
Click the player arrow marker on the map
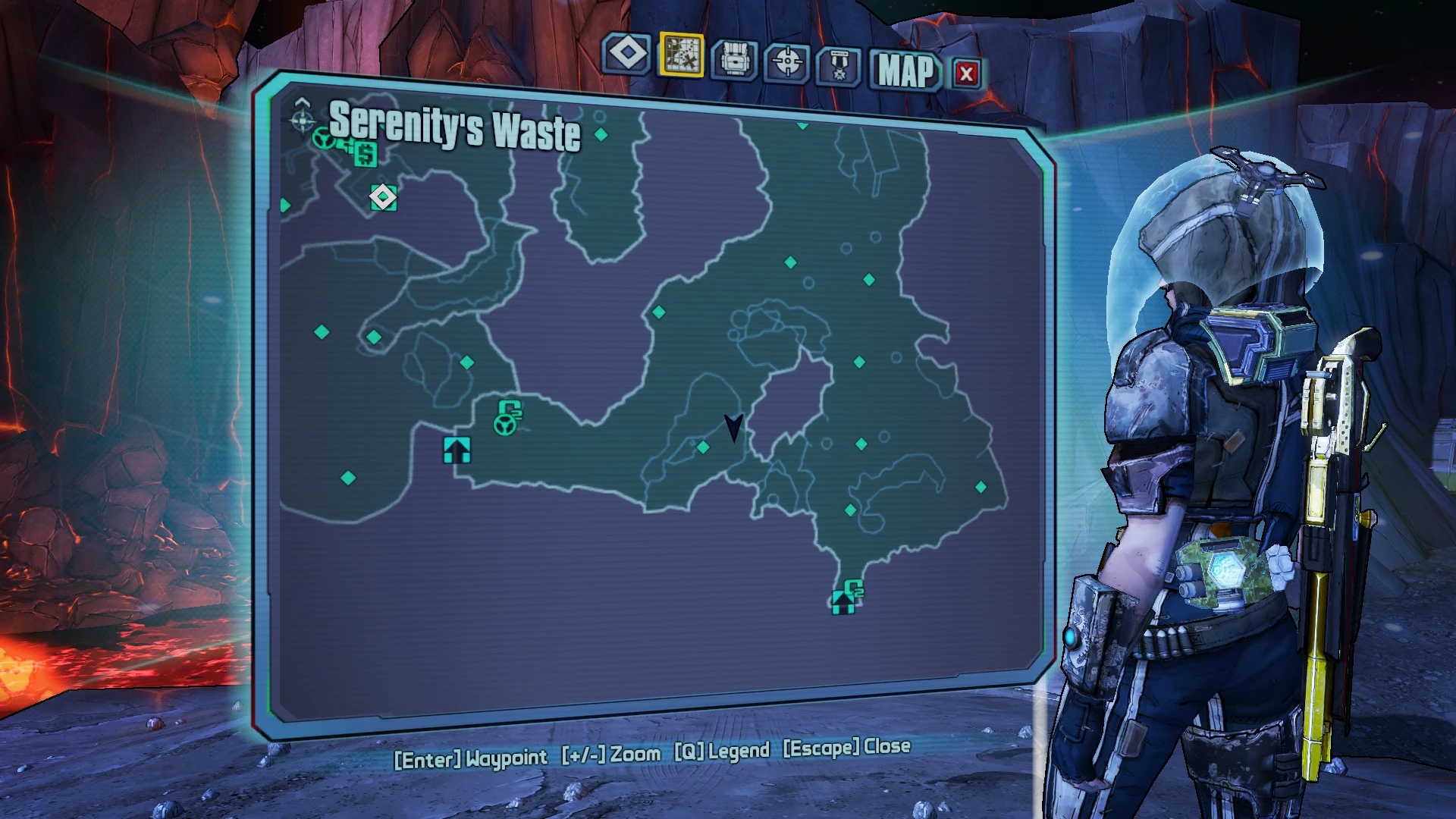coord(733,427)
